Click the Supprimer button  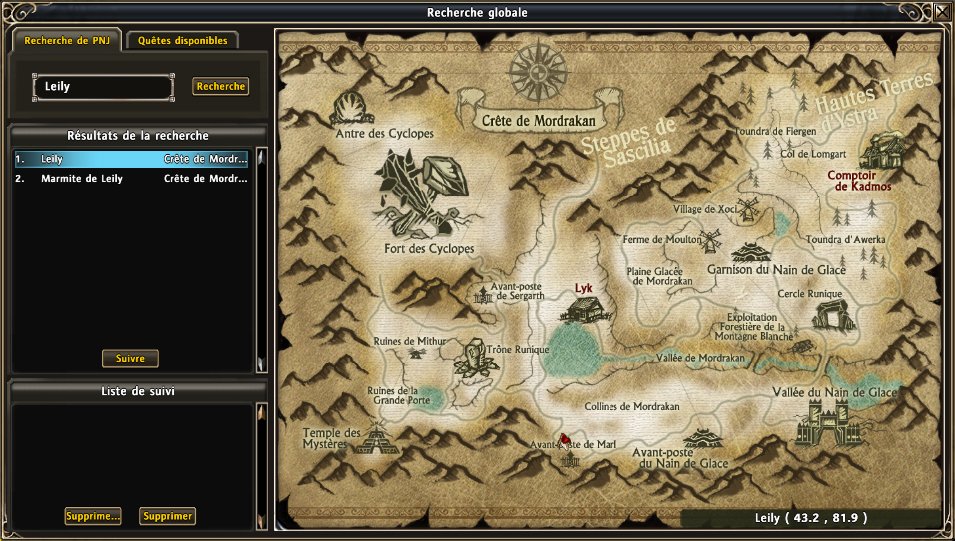167,516
